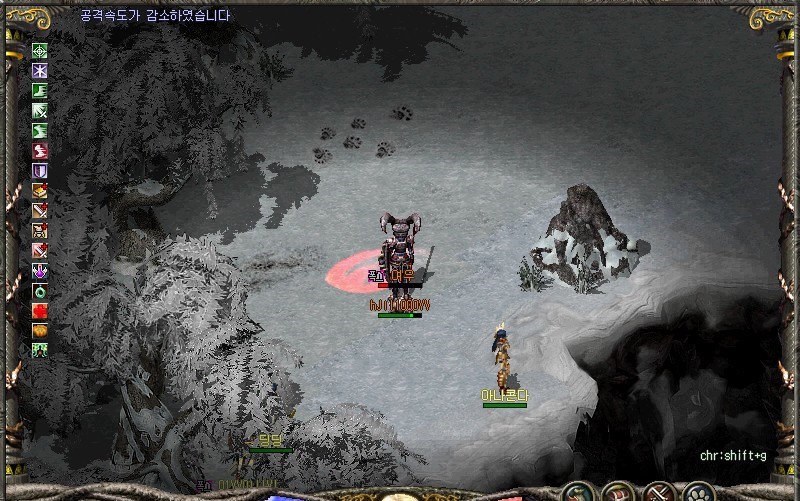This screenshot has width=800, height=501.
Task: Click the purple potion flask icon
Action: pos(40,270)
